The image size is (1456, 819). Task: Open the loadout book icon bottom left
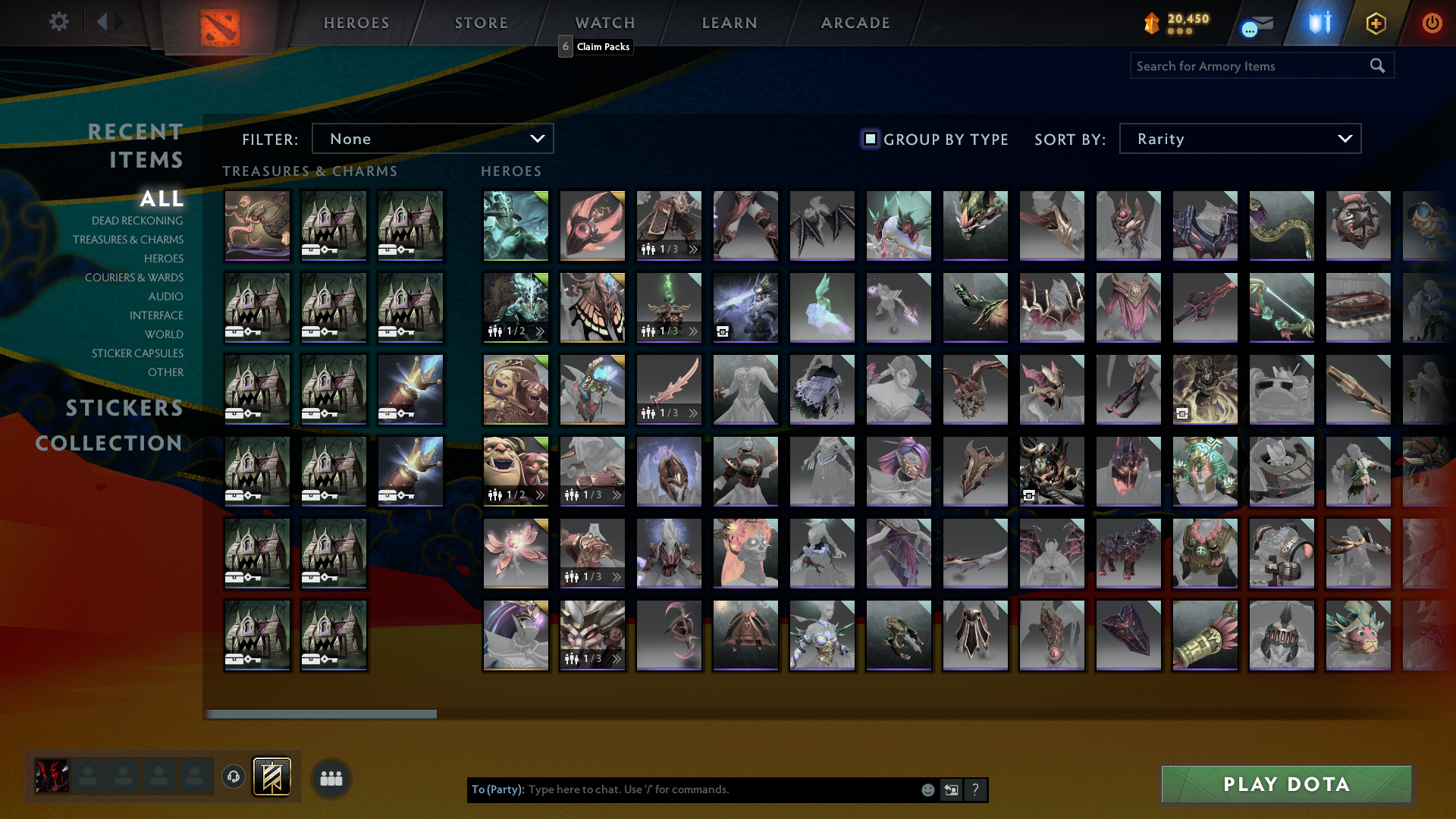[271, 777]
